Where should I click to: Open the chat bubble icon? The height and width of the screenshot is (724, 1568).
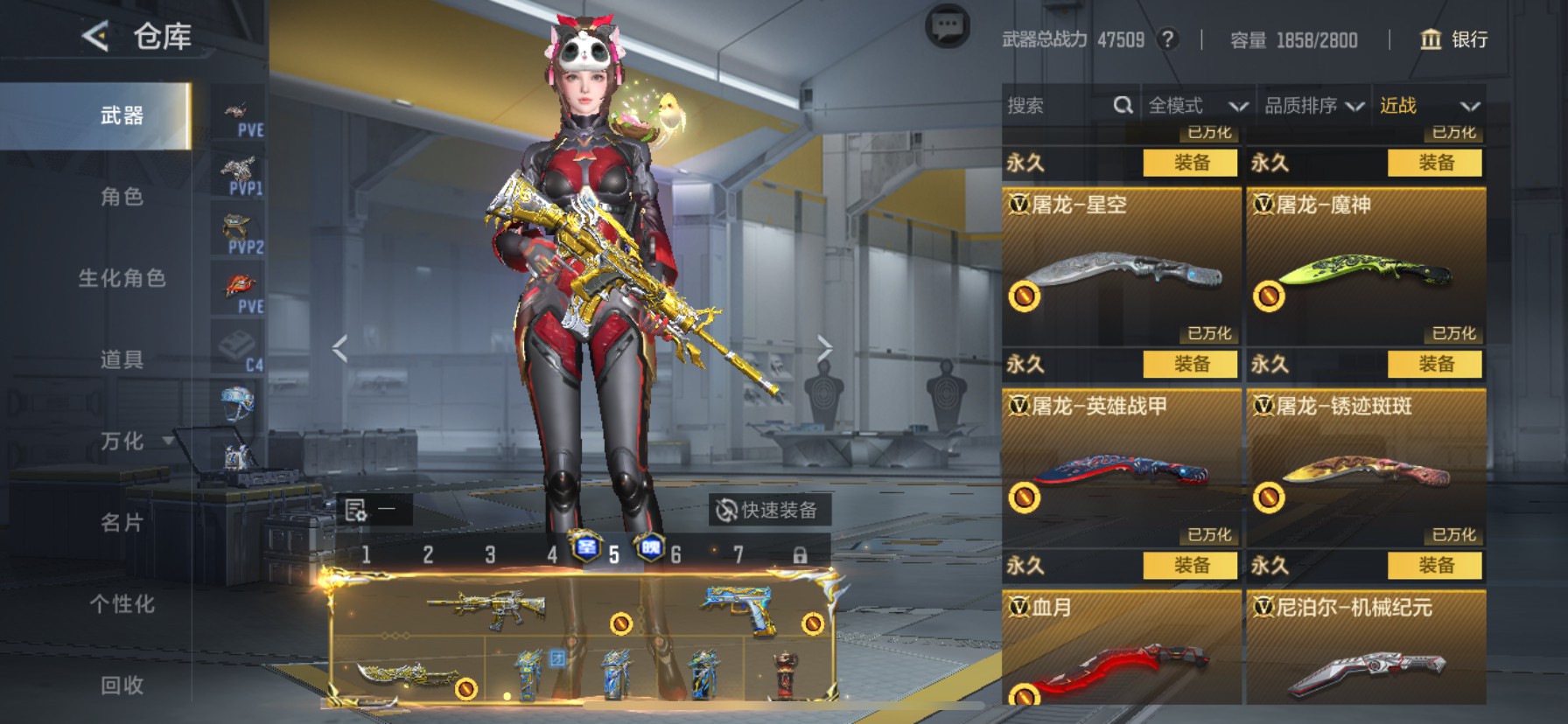(947, 28)
